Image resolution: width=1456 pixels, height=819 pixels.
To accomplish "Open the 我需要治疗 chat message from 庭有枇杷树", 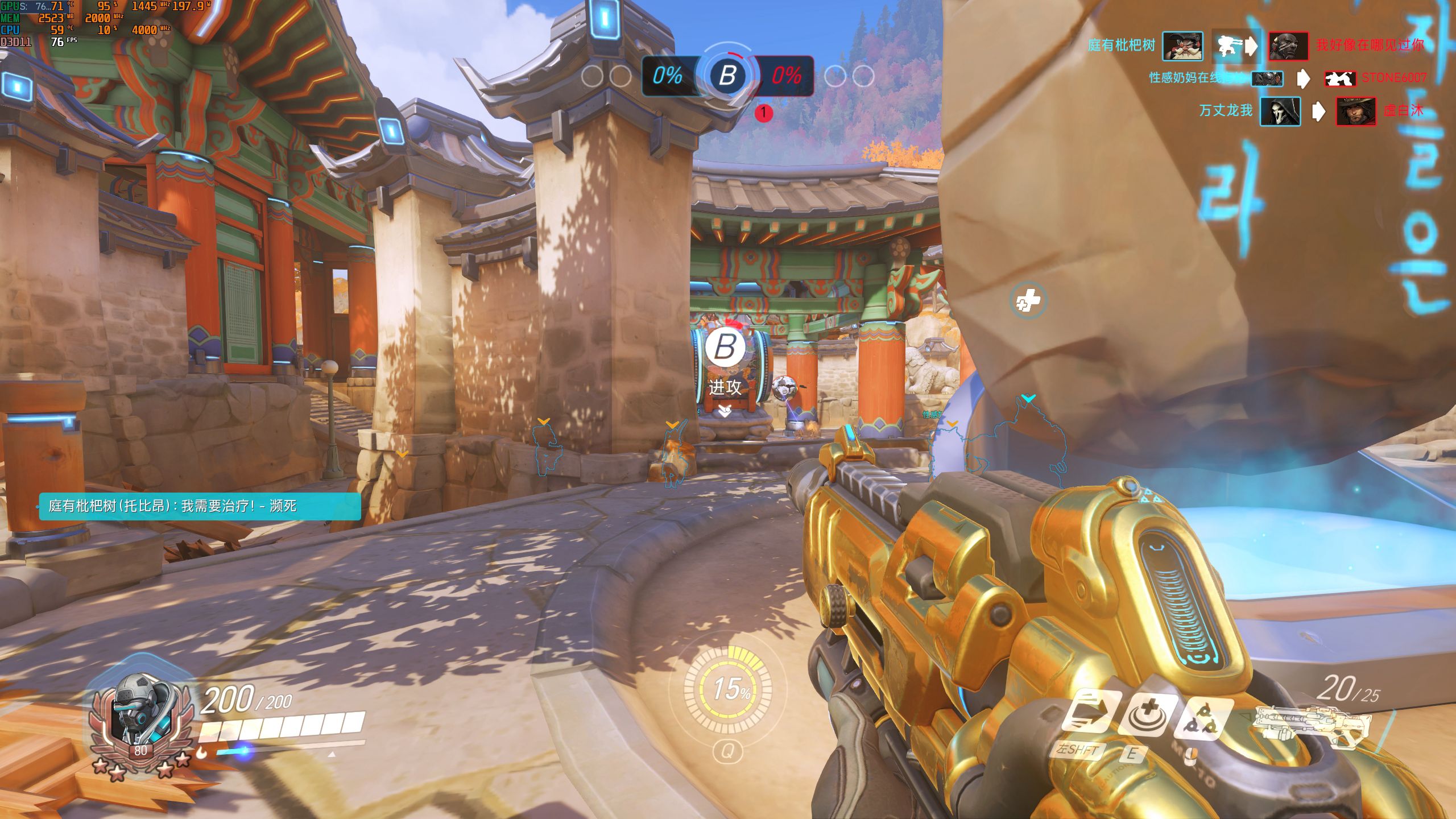I will tap(200, 506).
